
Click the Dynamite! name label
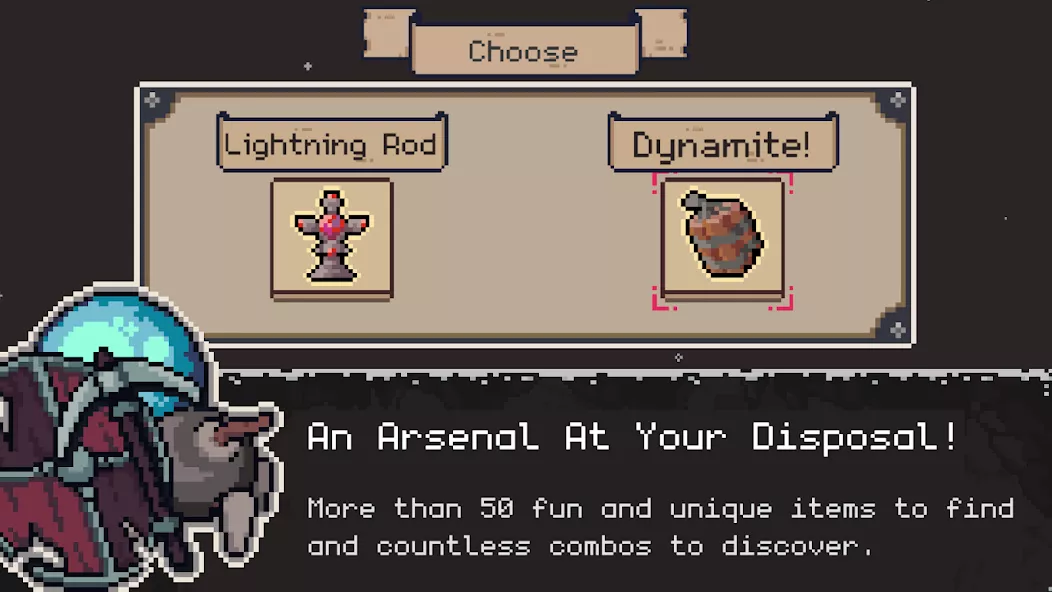[722, 144]
